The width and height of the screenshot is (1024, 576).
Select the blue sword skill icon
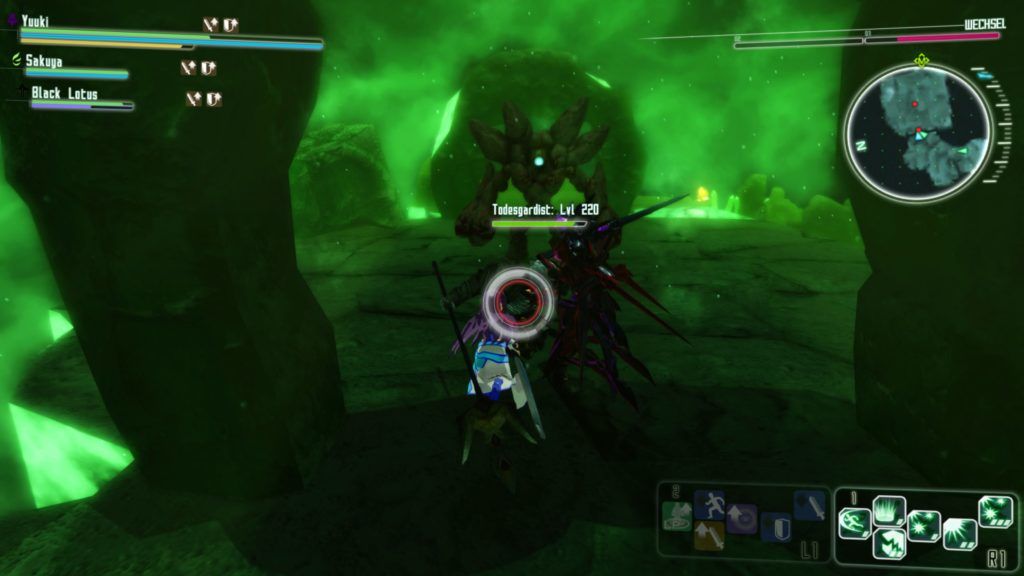point(808,505)
